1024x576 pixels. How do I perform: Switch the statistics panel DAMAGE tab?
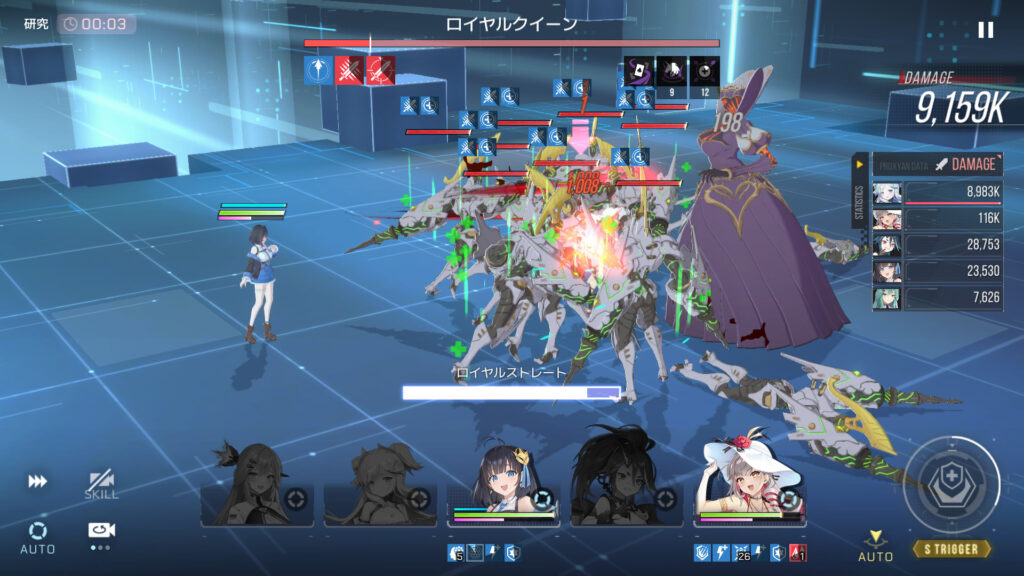click(x=964, y=164)
